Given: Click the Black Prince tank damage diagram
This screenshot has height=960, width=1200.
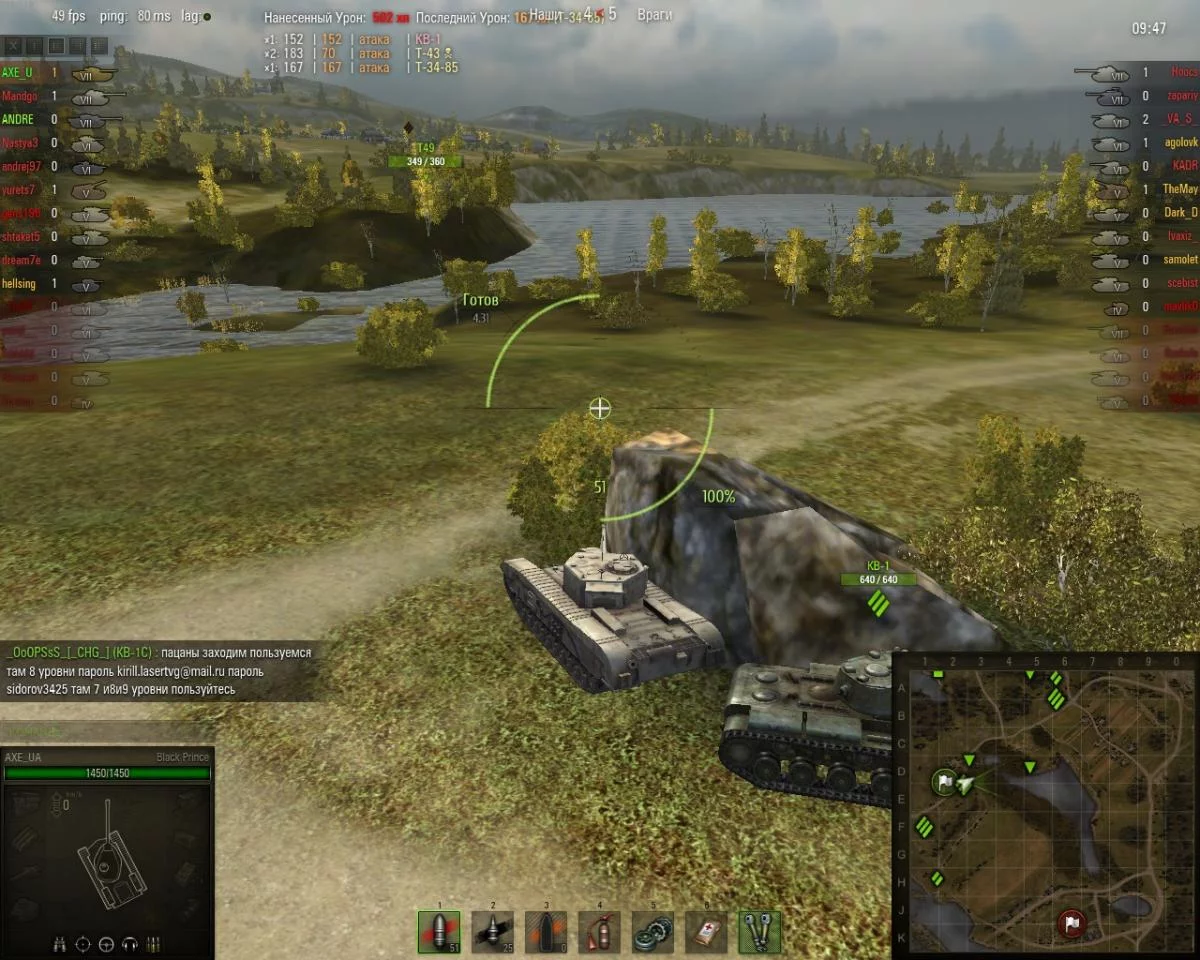Looking at the screenshot, I should 108,860.
